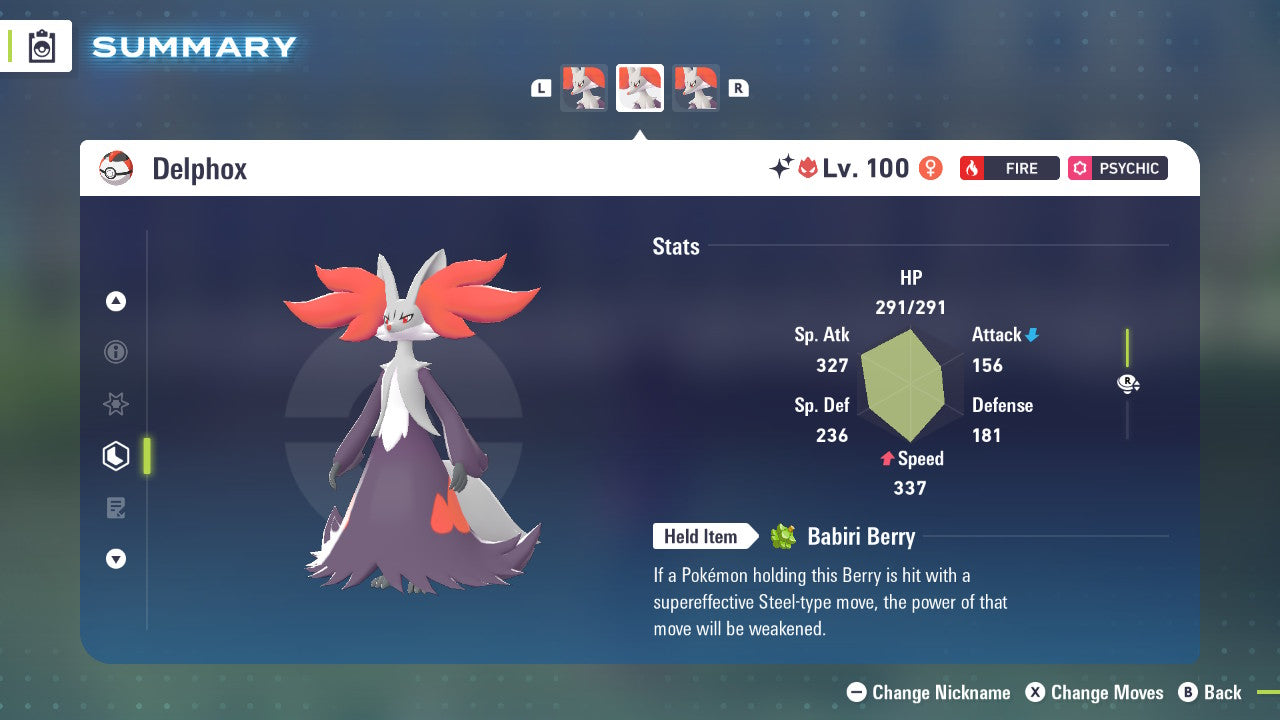Open the moves list icon in the sidebar

tap(116, 507)
